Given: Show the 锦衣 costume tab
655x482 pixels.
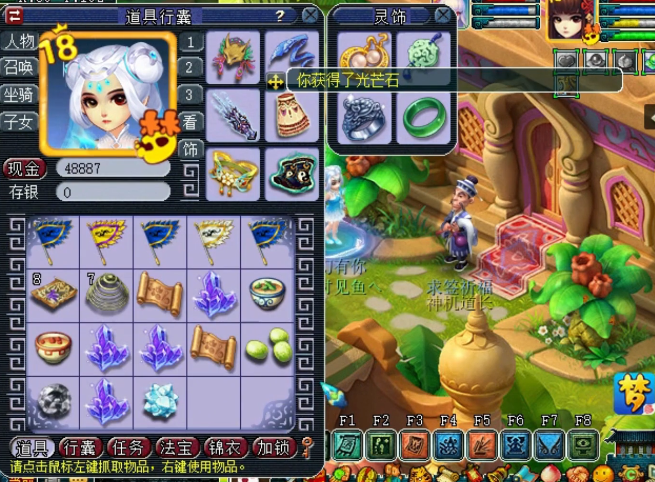Looking at the screenshot, I should (226, 447).
